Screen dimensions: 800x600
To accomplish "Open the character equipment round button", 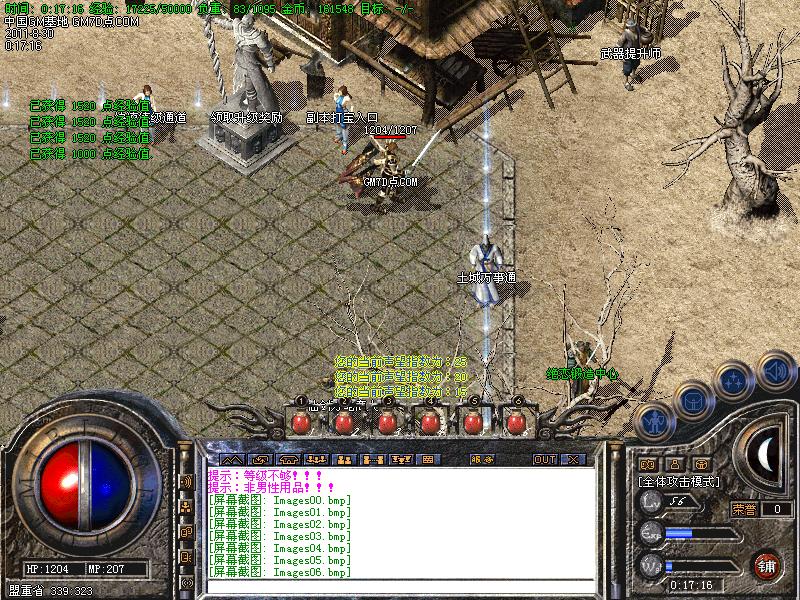I will click(654, 422).
